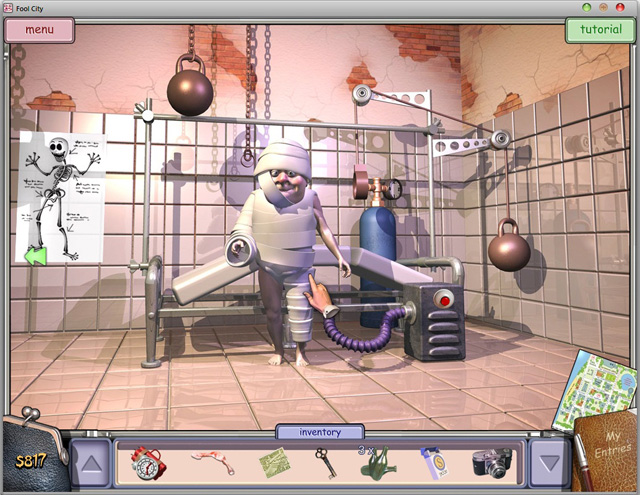Select the red alarm clock item
Viewport: 640px width, 495px height.
(x=147, y=463)
